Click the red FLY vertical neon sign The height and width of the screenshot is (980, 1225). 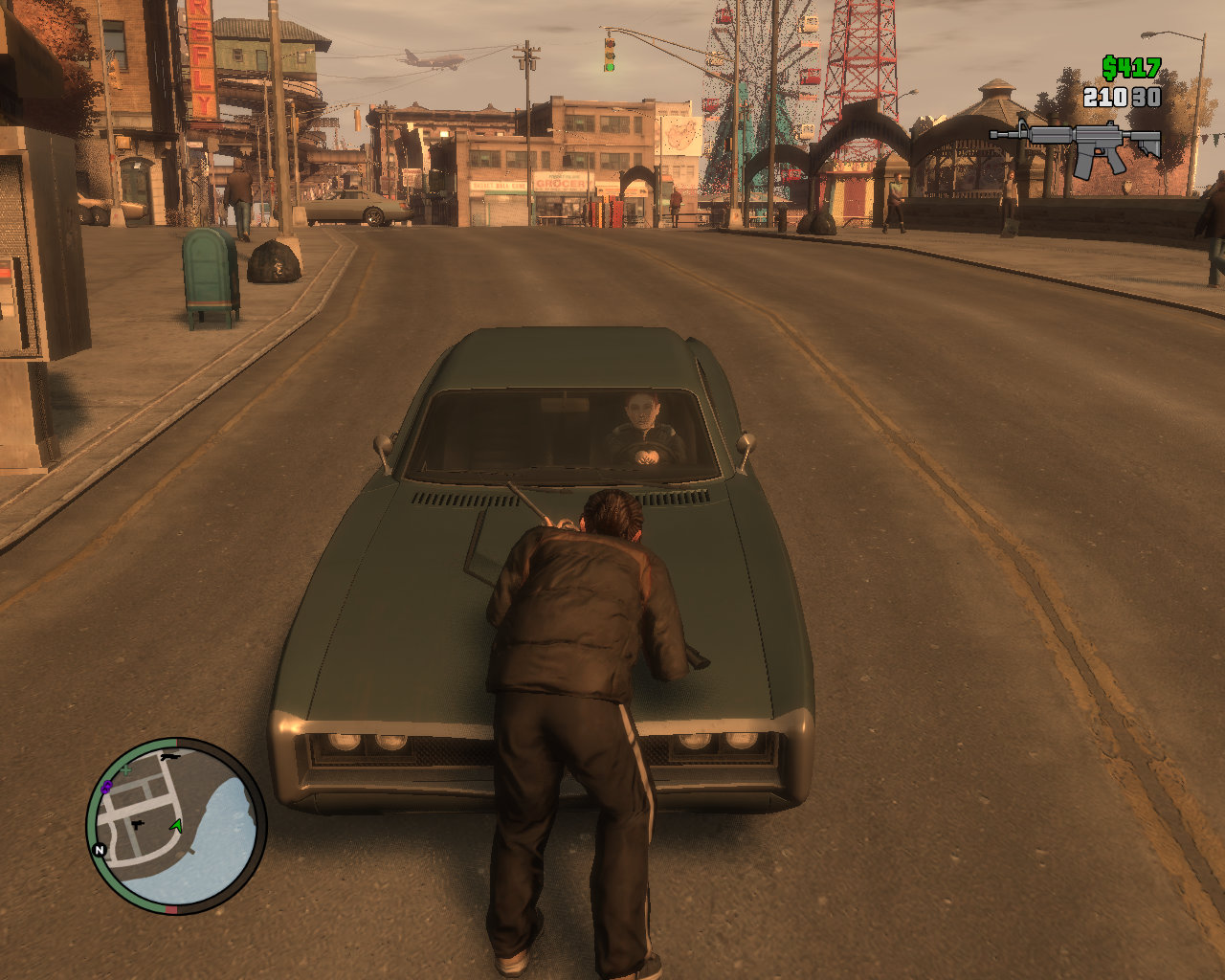pyautogui.click(x=202, y=62)
